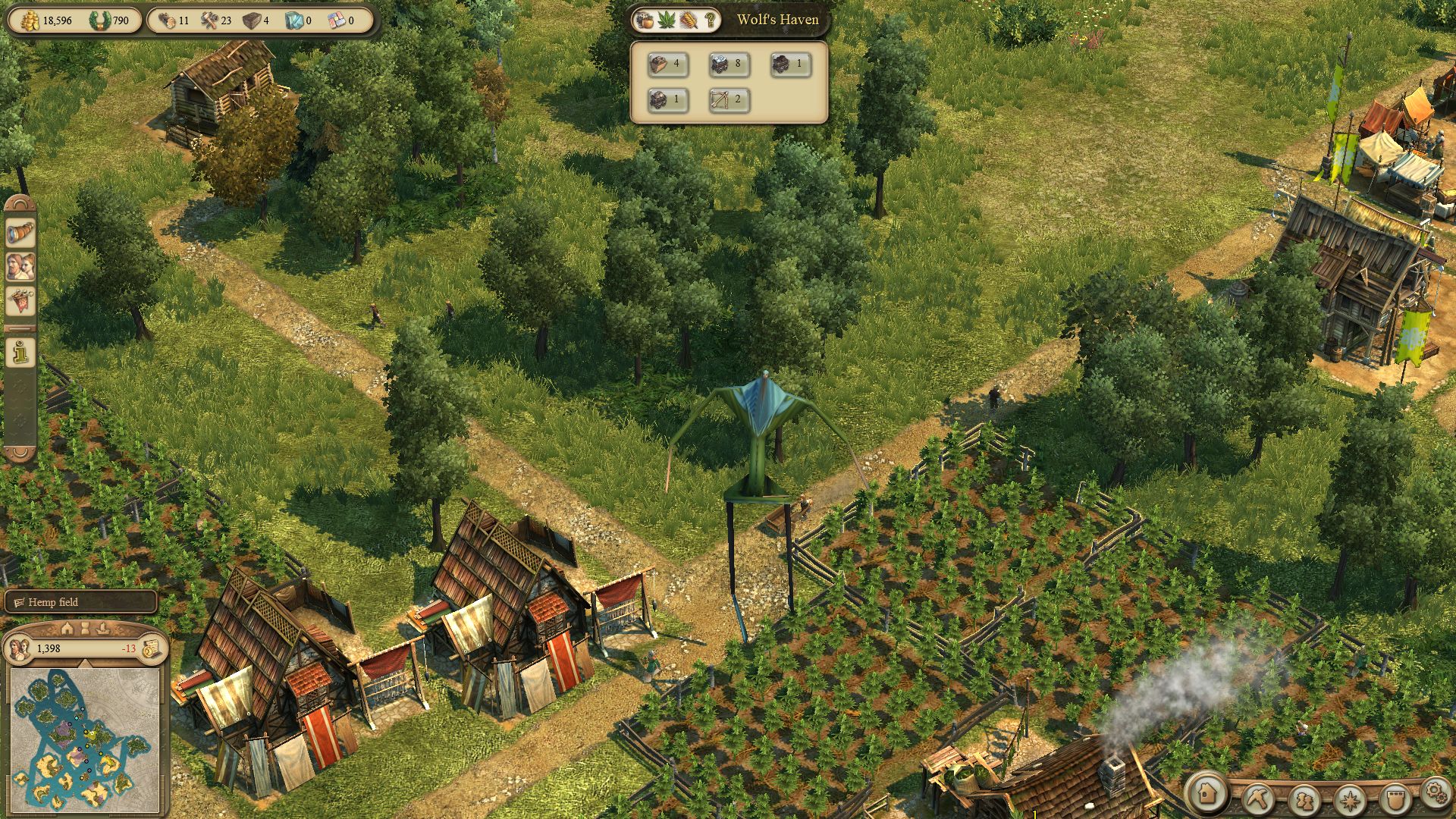The width and height of the screenshot is (1456, 819).
Task: Select the house tab above the minimap
Action: [x=67, y=629]
